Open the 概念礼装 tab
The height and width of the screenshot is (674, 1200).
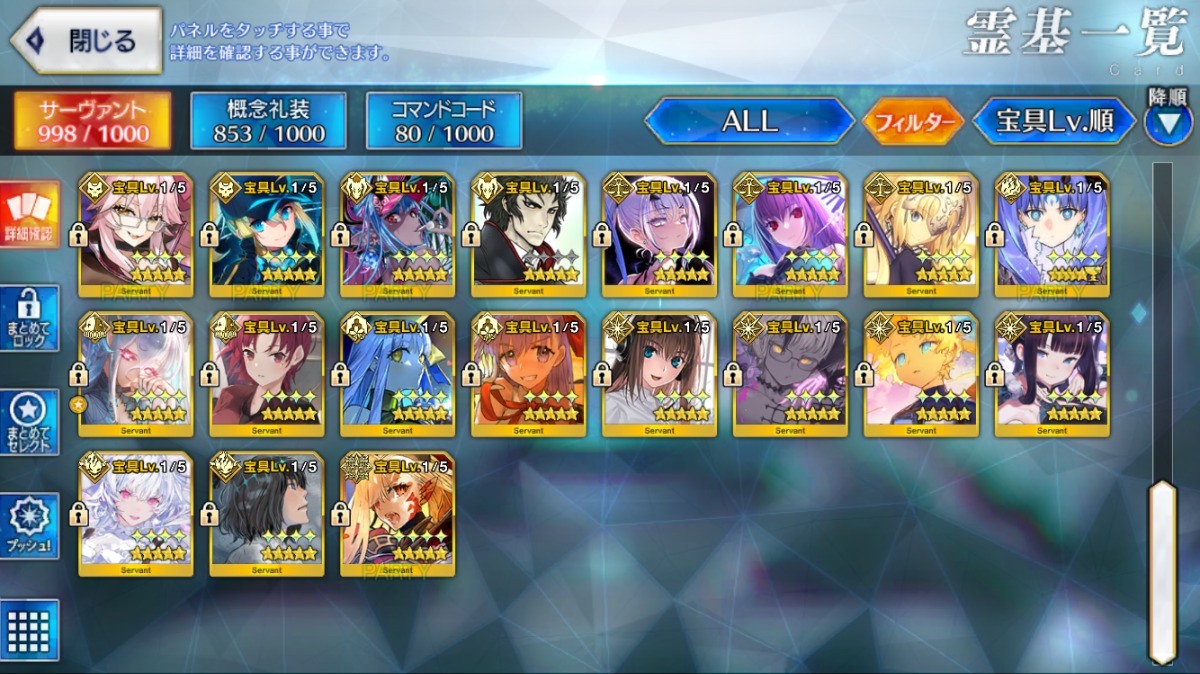pos(268,121)
